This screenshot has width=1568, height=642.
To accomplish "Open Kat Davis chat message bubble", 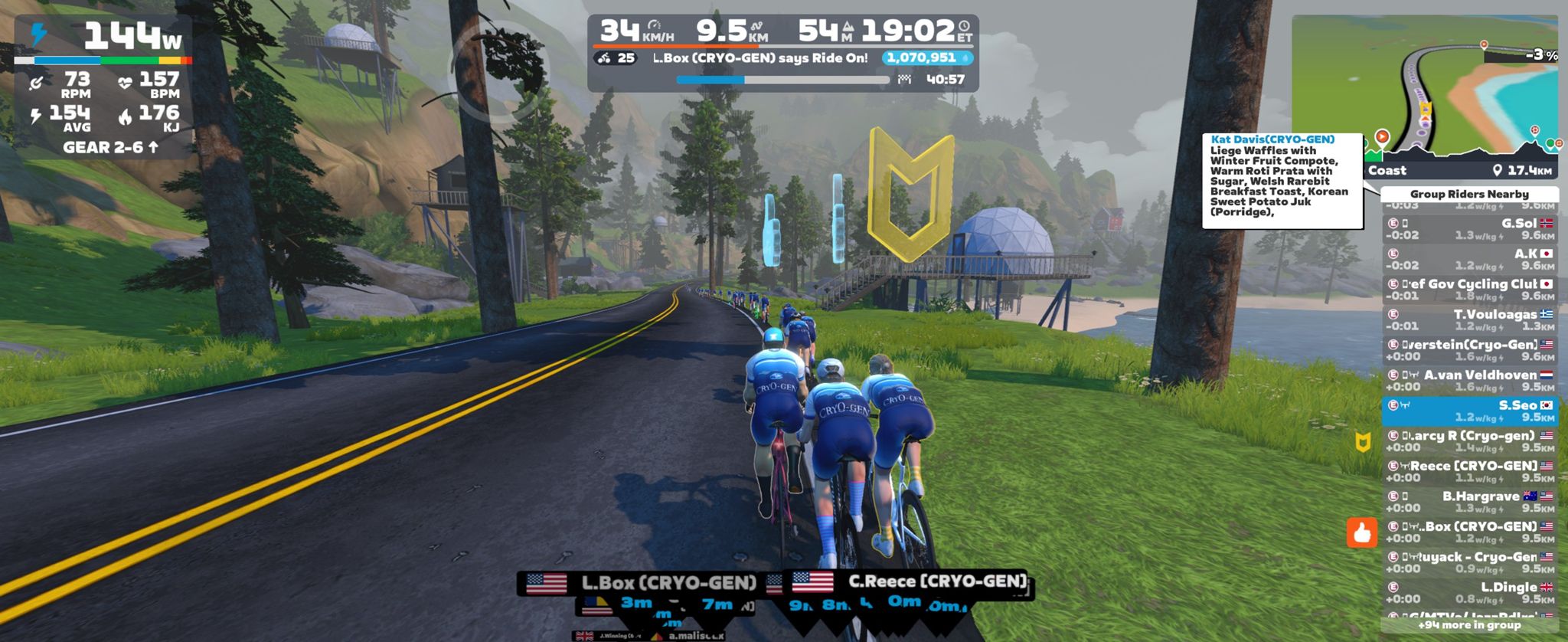I will (1282, 180).
